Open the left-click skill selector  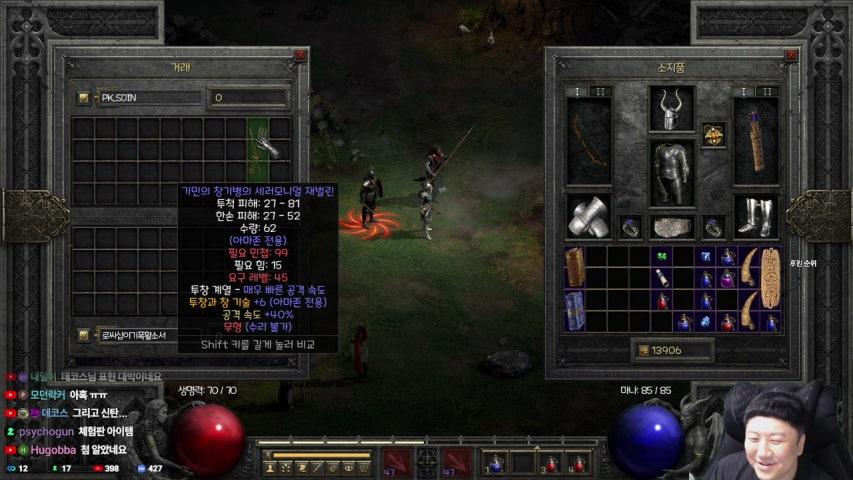pos(395,463)
